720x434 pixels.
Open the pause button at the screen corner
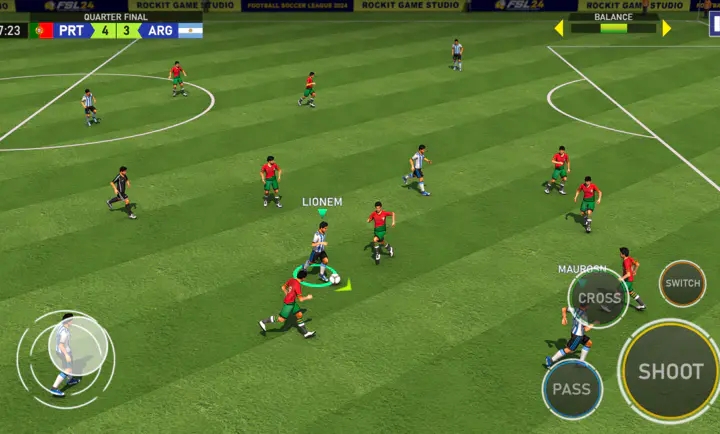tap(713, 22)
